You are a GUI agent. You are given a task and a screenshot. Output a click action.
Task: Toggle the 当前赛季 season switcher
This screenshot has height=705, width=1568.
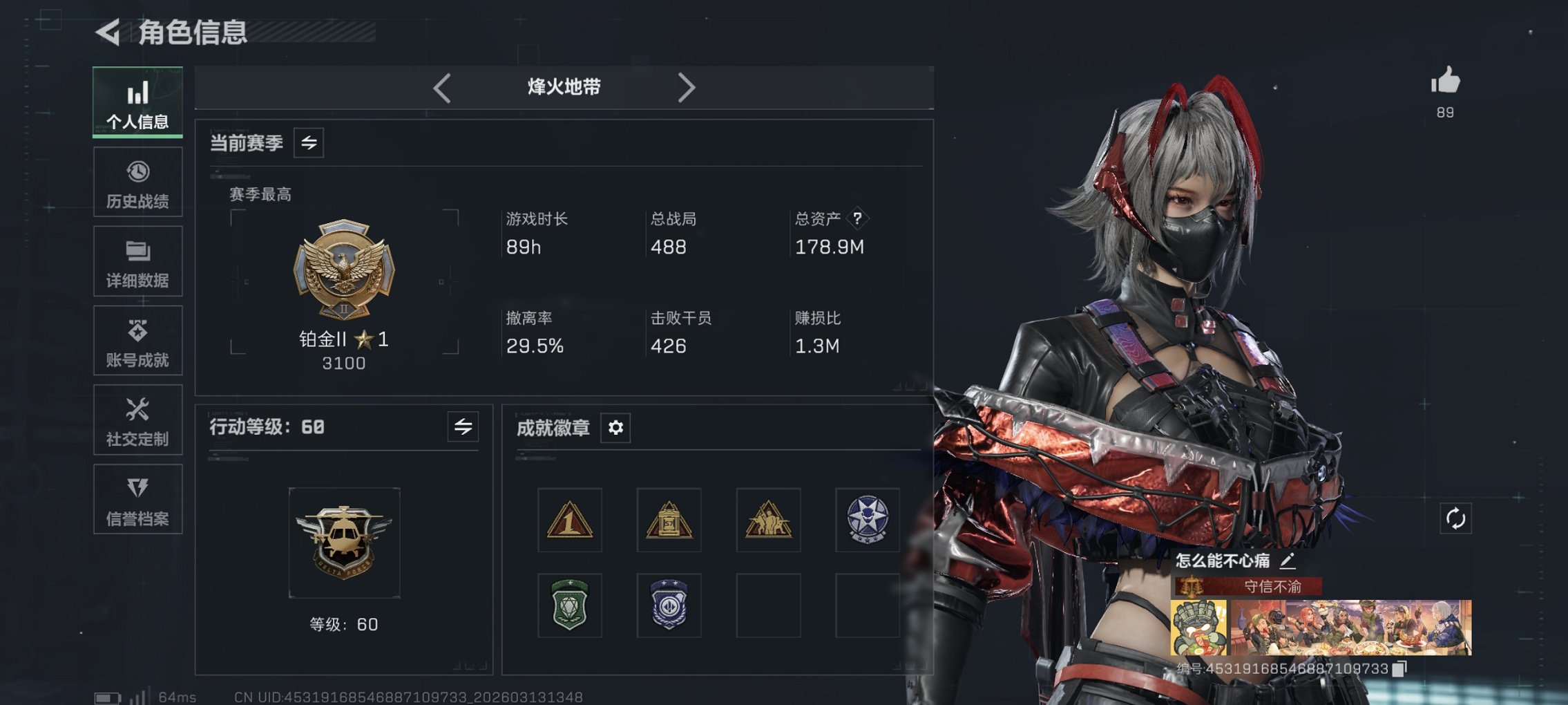pyautogui.click(x=308, y=144)
